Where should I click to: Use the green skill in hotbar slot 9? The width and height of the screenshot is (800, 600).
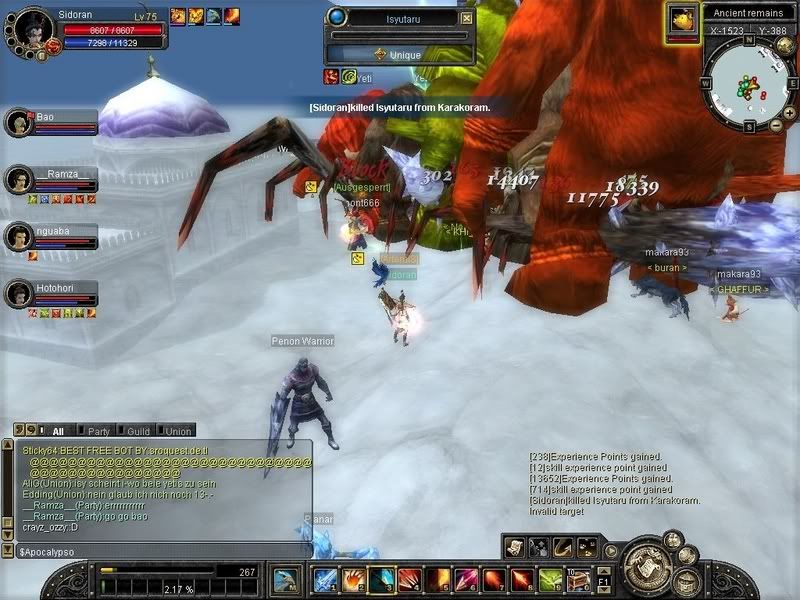(x=549, y=579)
